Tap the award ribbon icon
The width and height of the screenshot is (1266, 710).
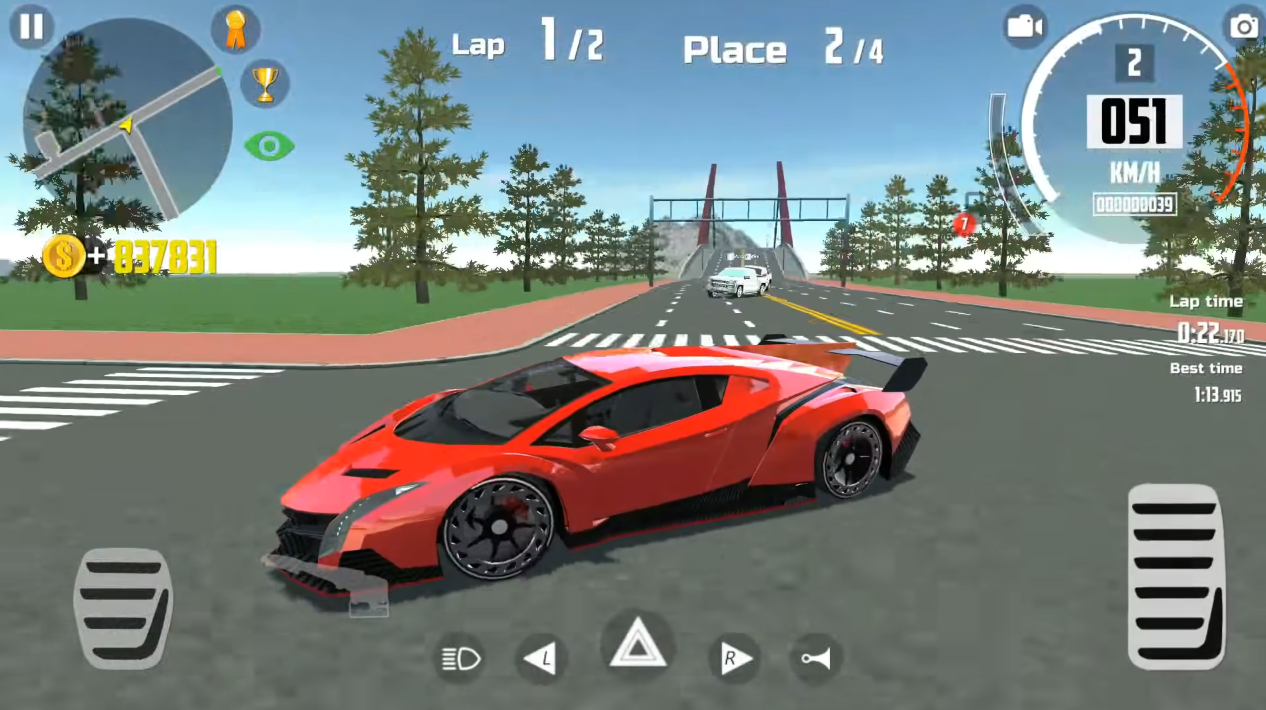click(x=235, y=30)
